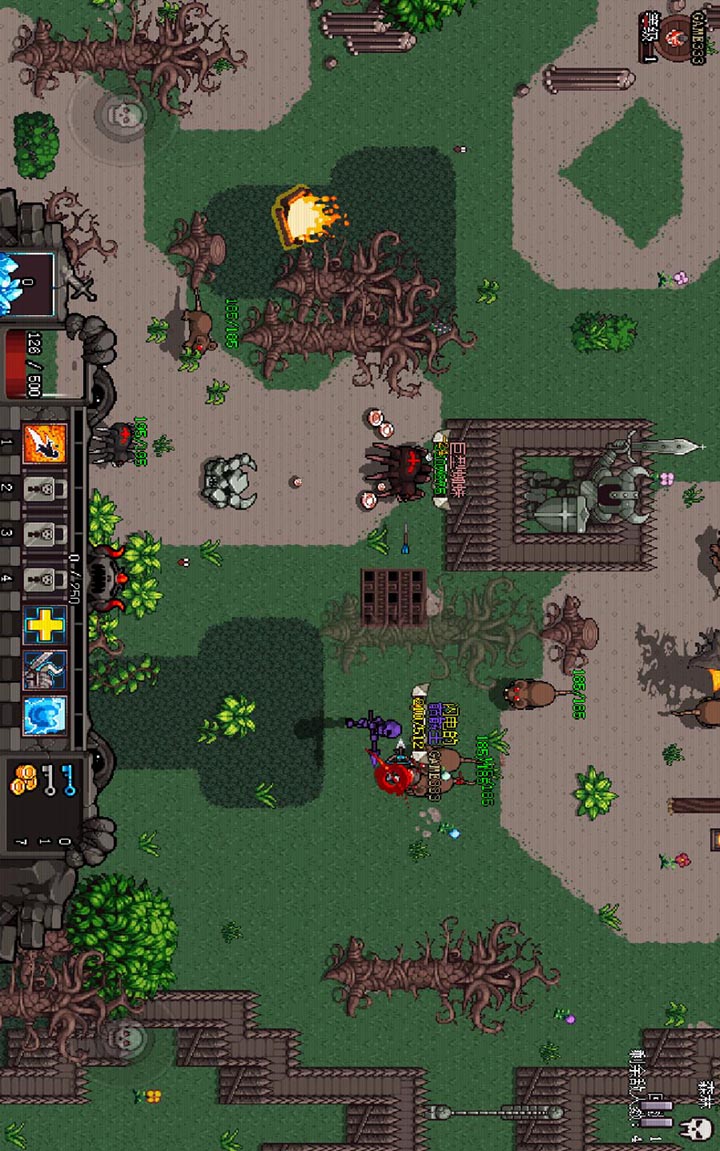
Task: Select the locked skill slot numbered 4
Action: click(44, 578)
